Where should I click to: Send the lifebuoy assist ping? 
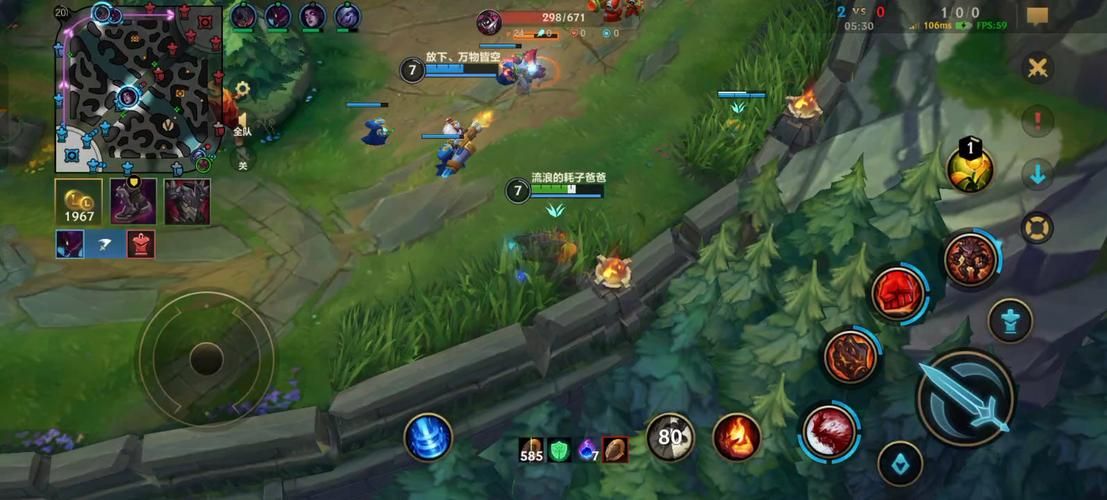(1038, 227)
